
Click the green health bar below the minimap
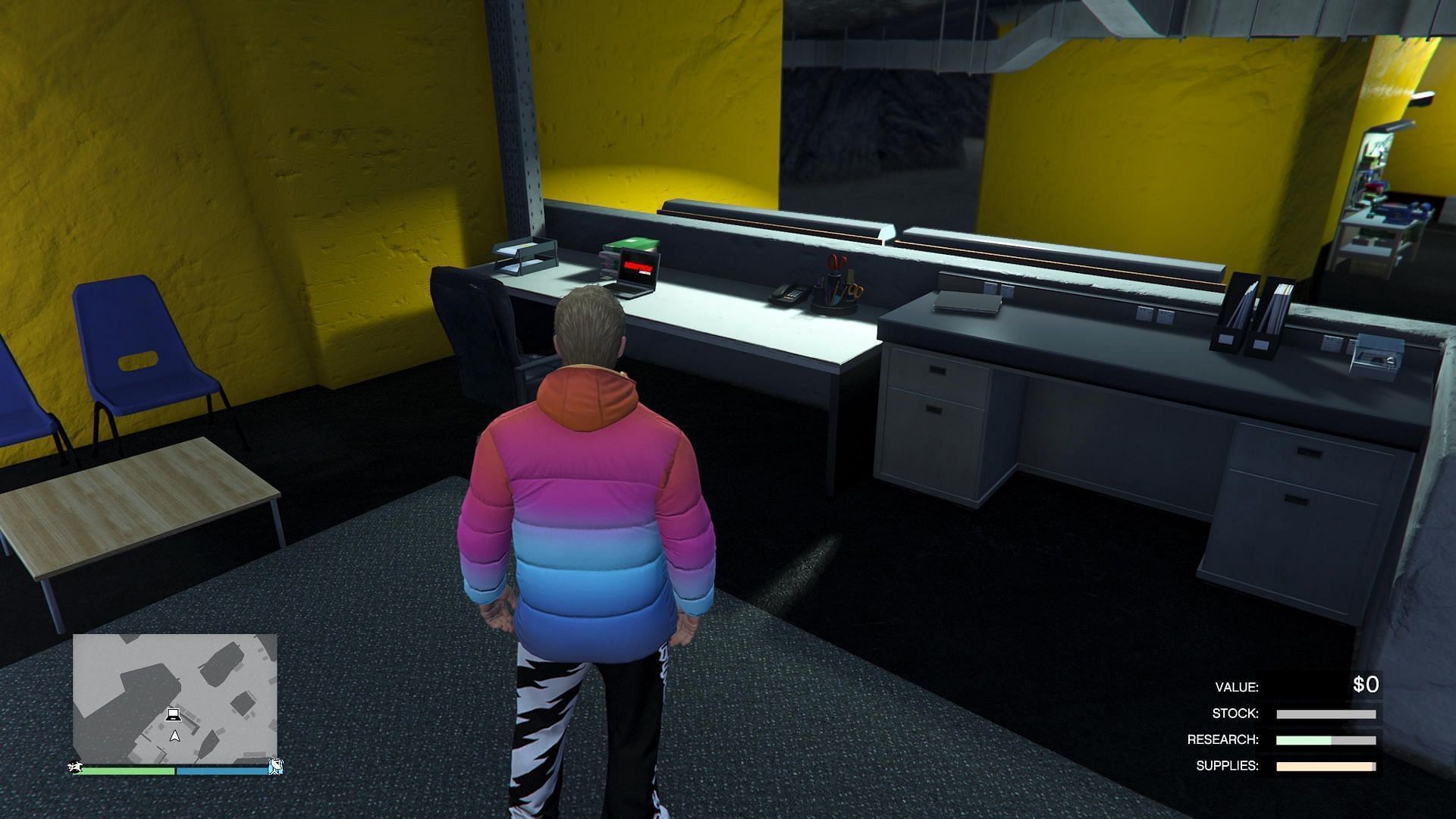tap(129, 770)
